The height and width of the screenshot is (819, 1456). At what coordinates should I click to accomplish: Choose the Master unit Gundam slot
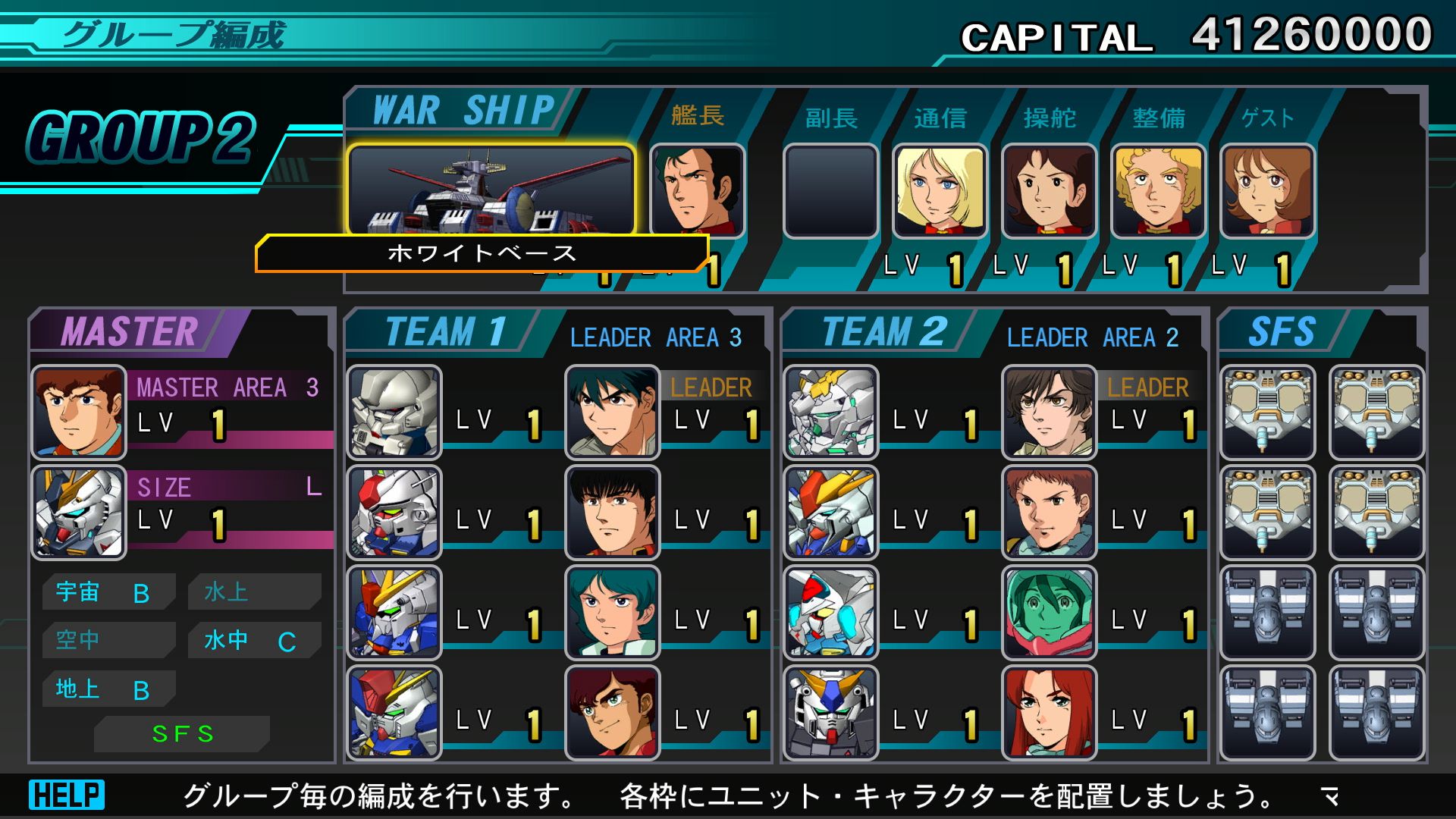[78, 513]
